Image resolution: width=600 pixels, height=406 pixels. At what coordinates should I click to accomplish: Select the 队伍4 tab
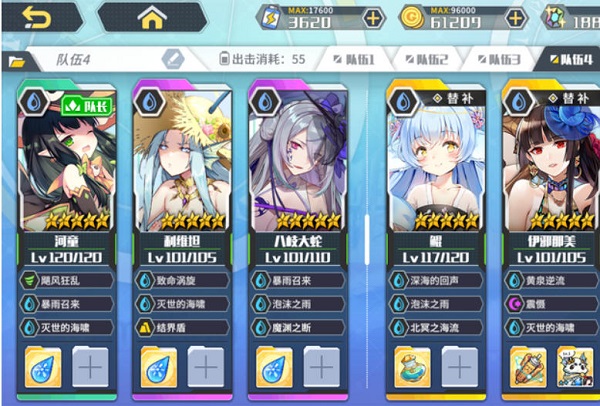click(x=568, y=60)
